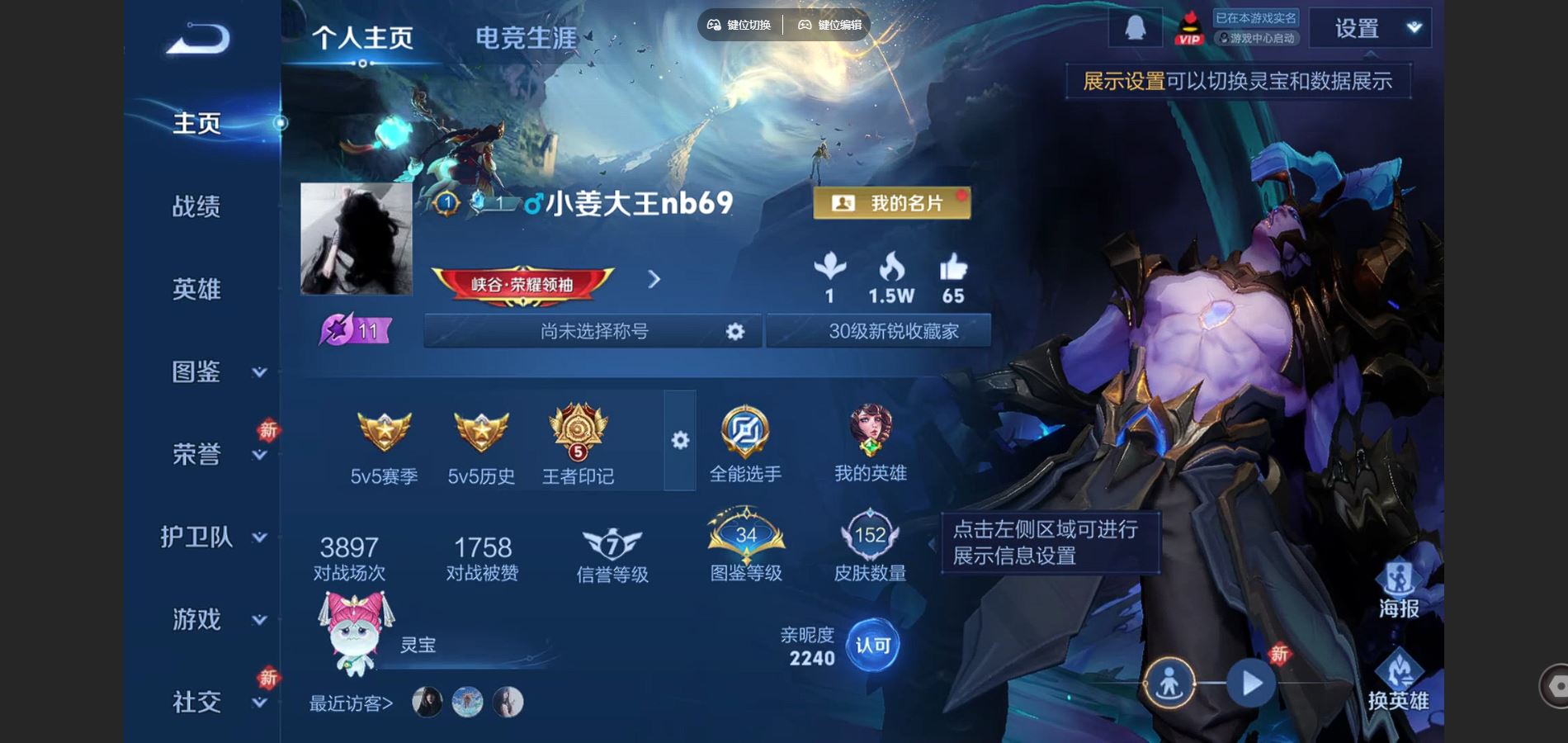Click the player avatar photo

coord(357,239)
